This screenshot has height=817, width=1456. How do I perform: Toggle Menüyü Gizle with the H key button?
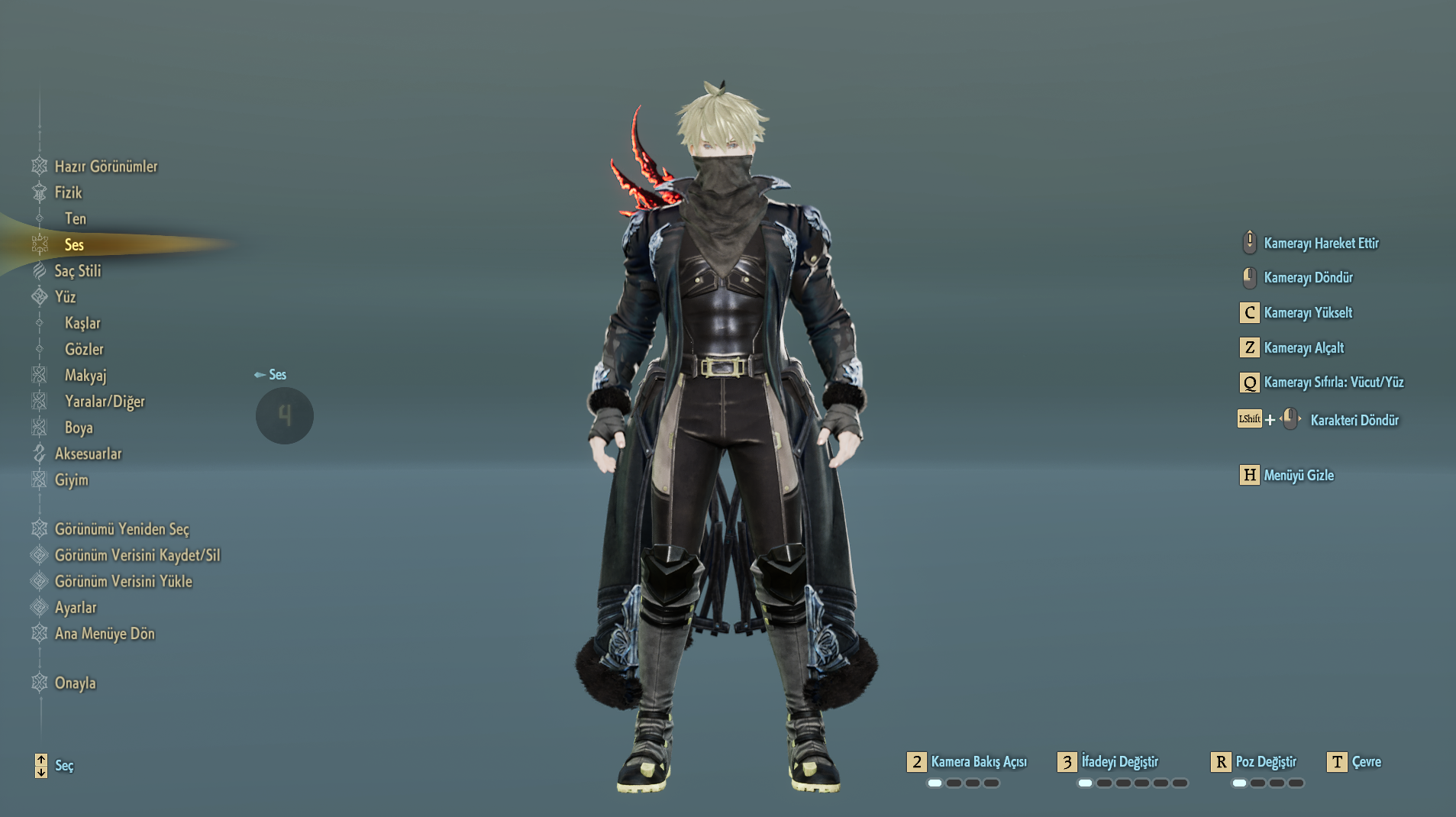pyautogui.click(x=1249, y=475)
